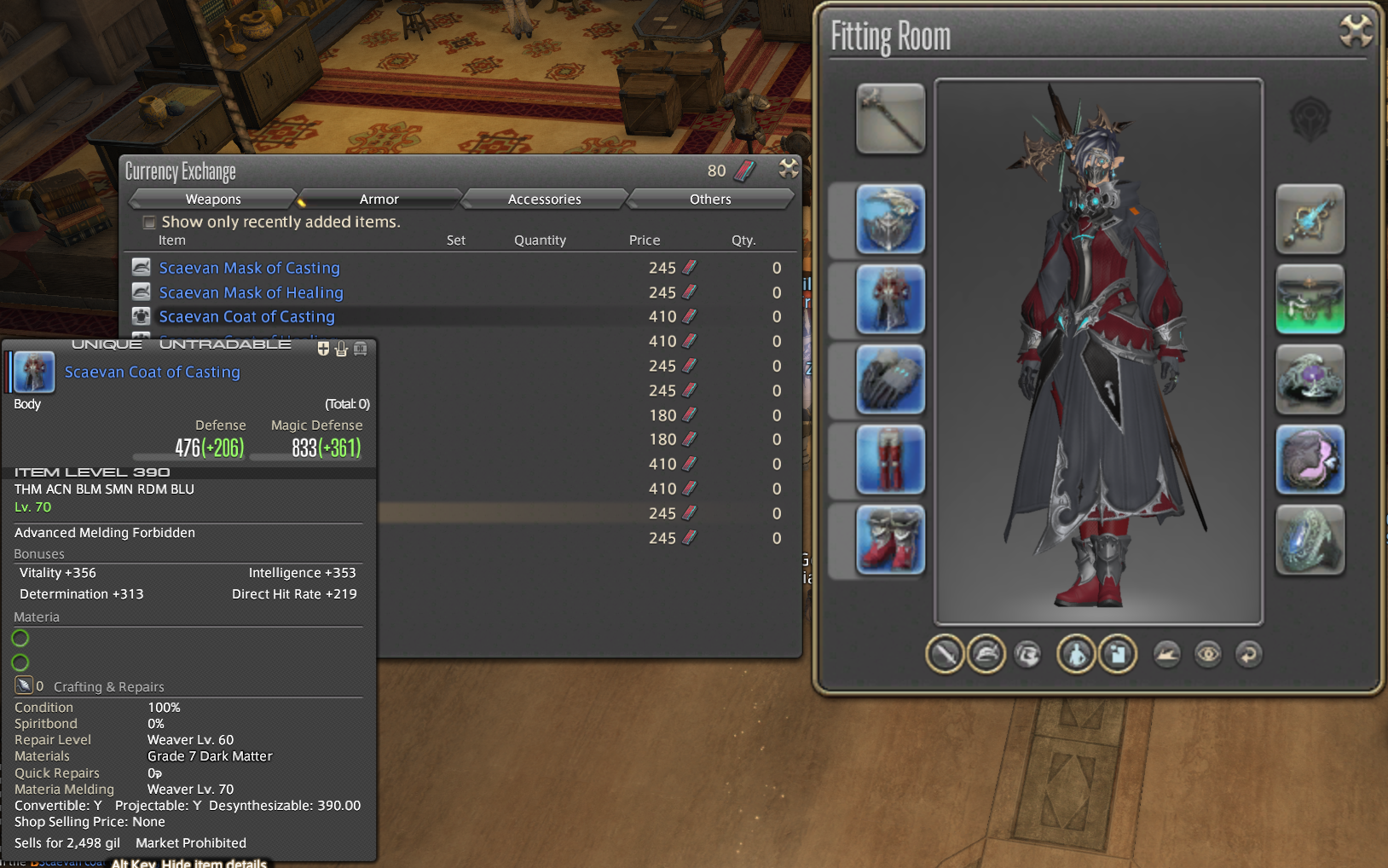Select Scaevan Mask of Casting row
The width and height of the screenshot is (1388, 868).
[249, 269]
